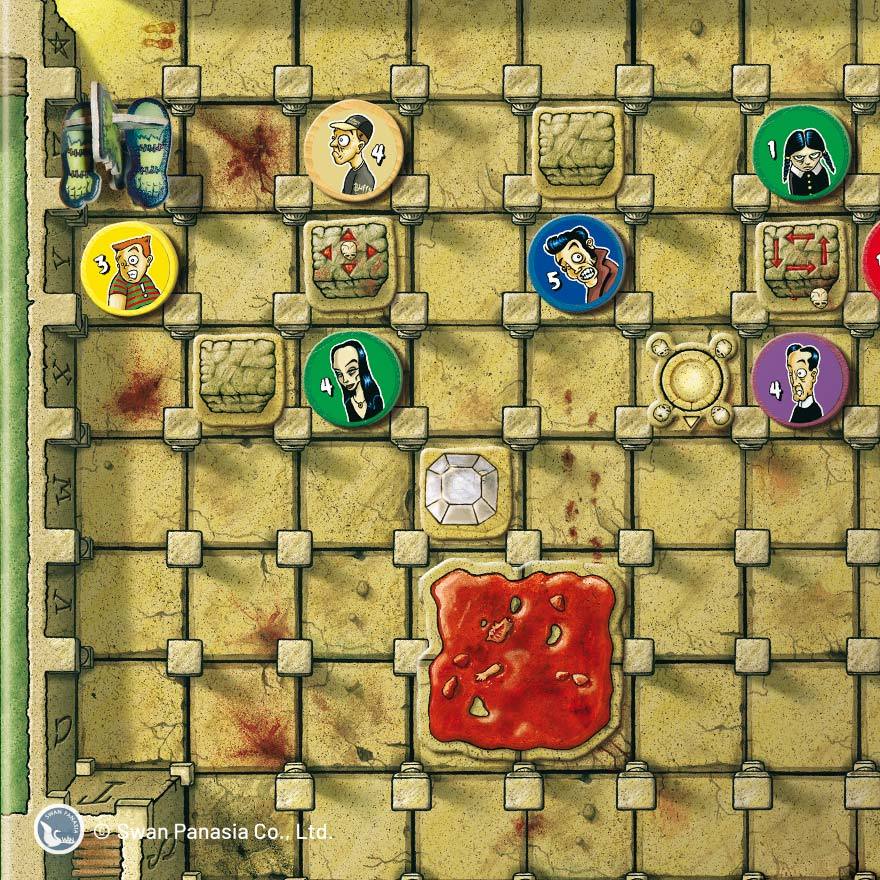Select the stone block with four outward arrows
Viewport: 880px width, 880px height.
point(347,263)
